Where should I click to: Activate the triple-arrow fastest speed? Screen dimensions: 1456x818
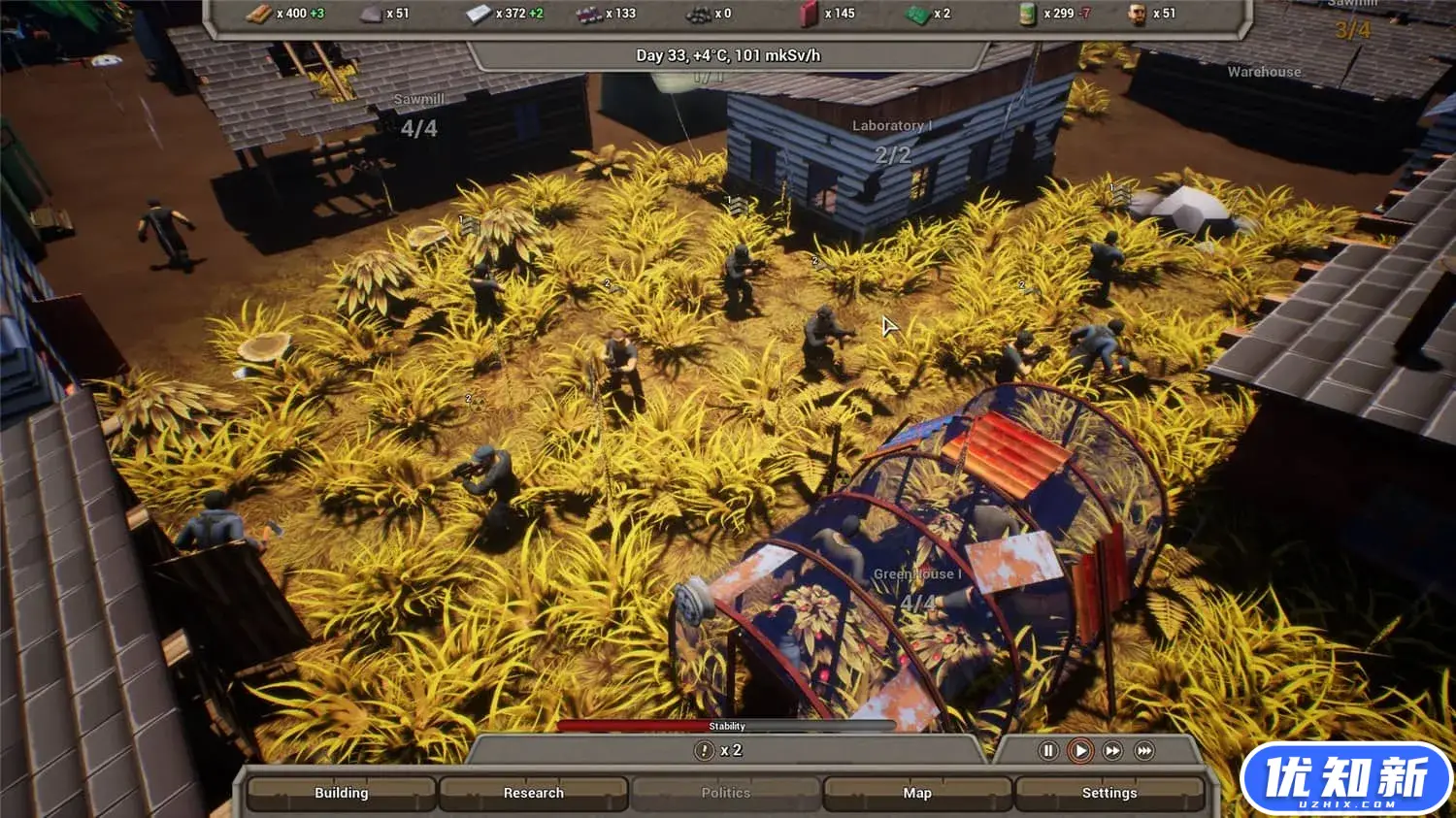click(1144, 750)
